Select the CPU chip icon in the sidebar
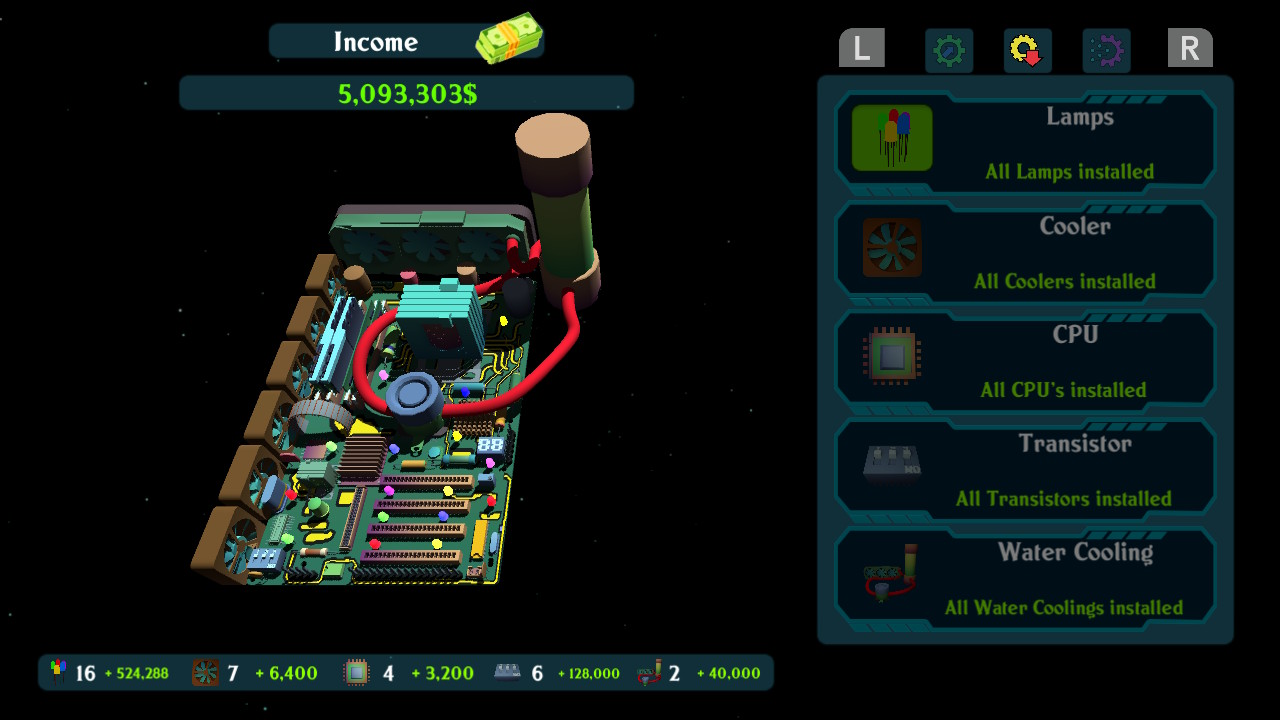 [890, 355]
